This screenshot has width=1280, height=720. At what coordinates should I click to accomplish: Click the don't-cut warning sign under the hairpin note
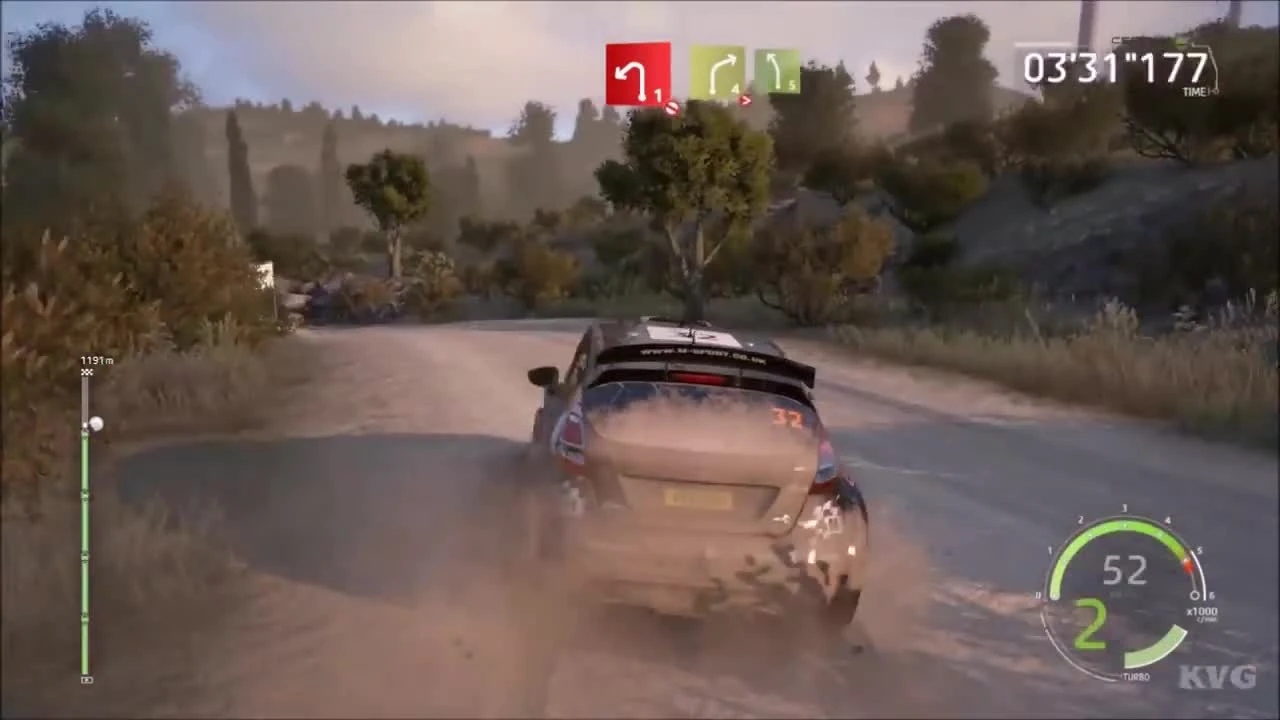coord(671,109)
